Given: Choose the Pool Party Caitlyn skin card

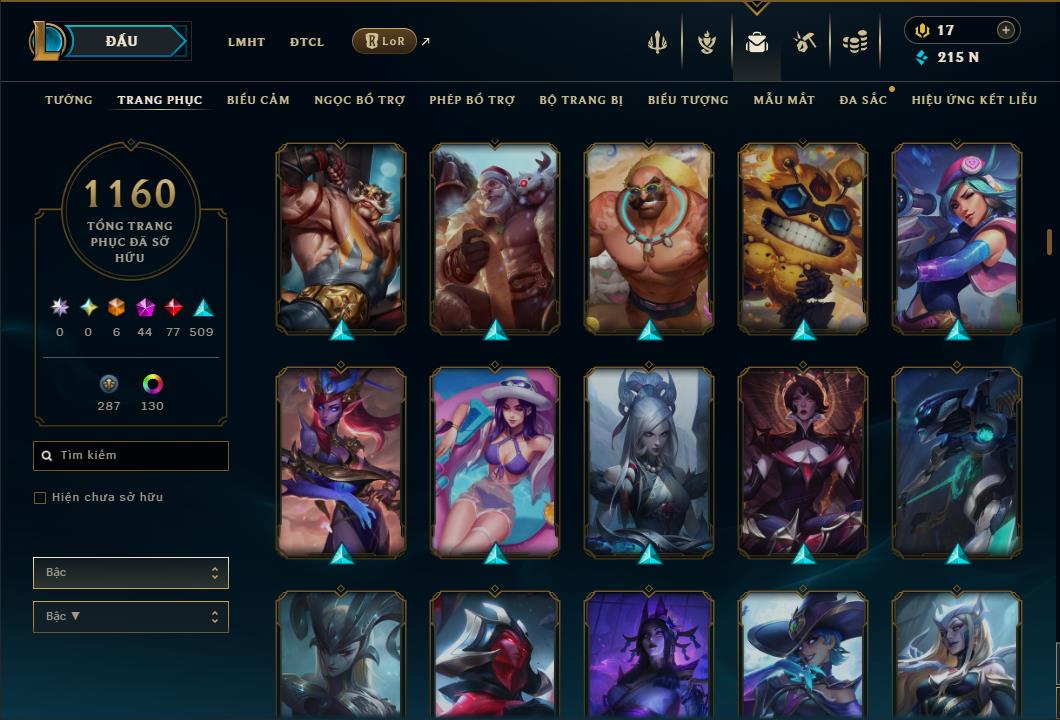Looking at the screenshot, I should click(495, 462).
